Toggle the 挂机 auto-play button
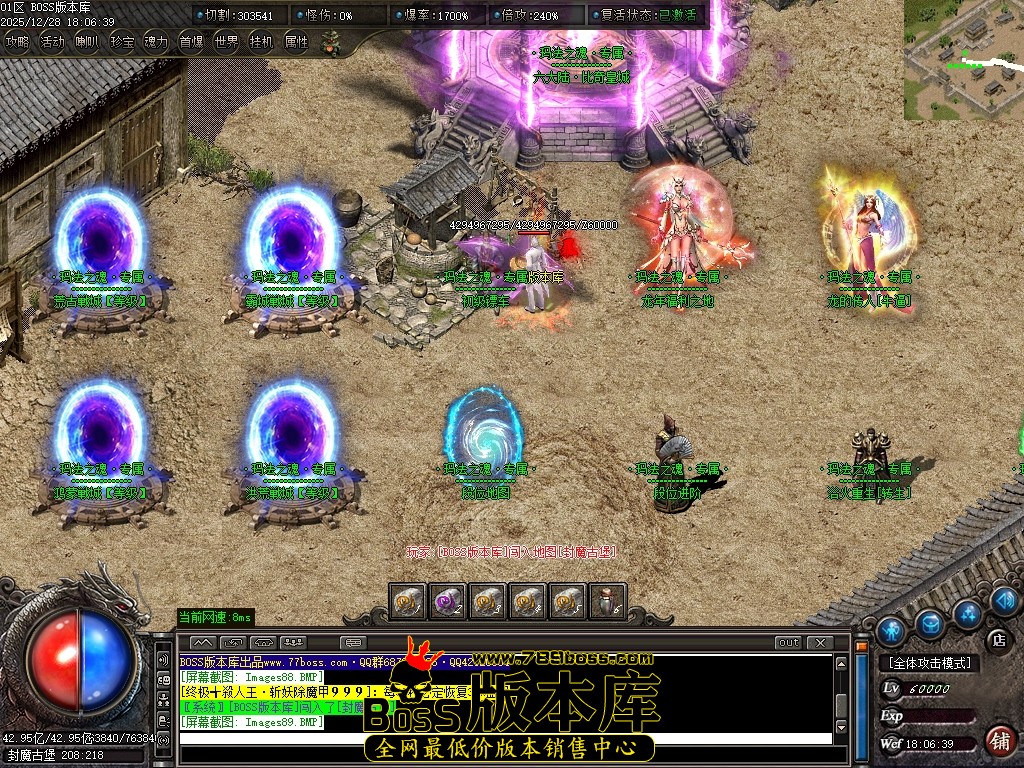Screen dimensions: 1024x768 coord(261,42)
